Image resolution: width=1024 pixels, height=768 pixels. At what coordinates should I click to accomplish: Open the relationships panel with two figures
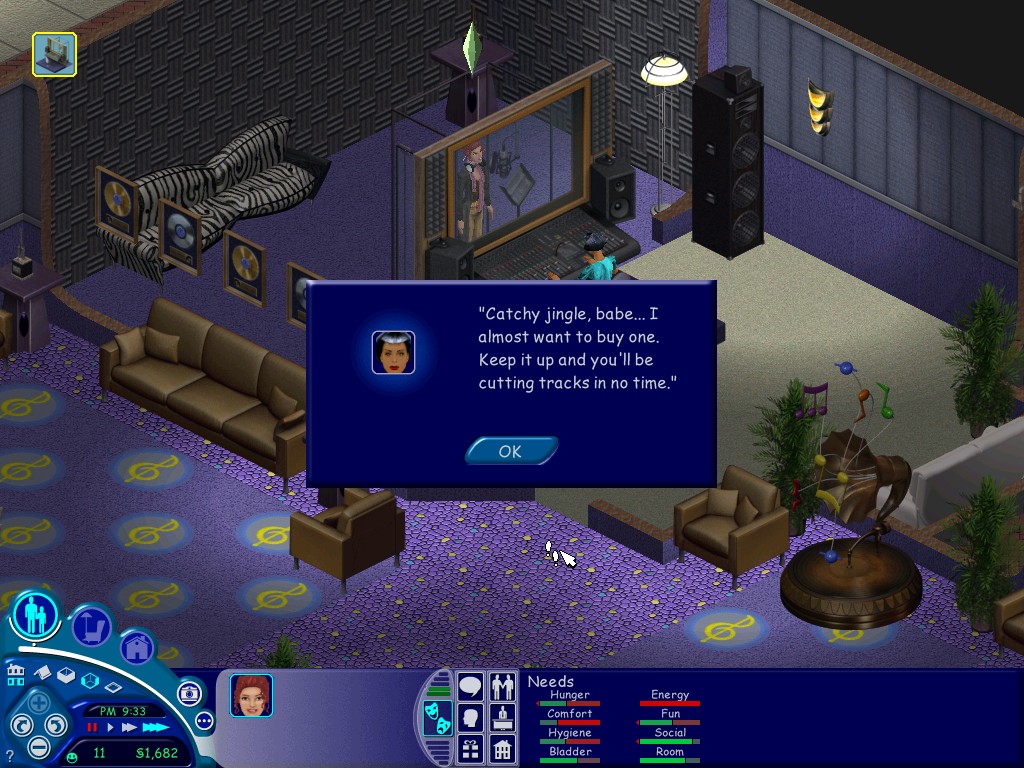pos(502,687)
